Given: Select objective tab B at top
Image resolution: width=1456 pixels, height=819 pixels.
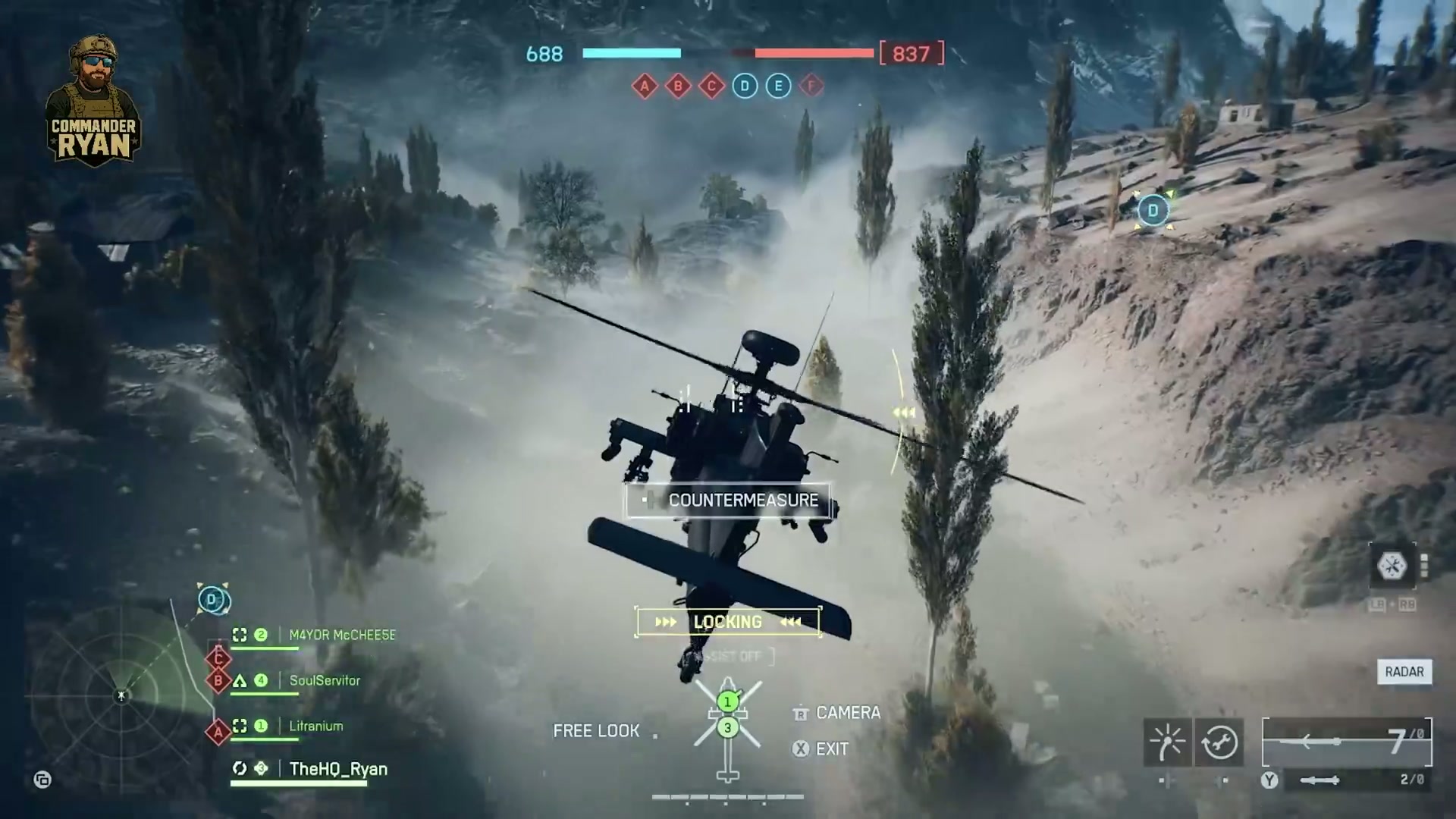Looking at the screenshot, I should 679,86.
